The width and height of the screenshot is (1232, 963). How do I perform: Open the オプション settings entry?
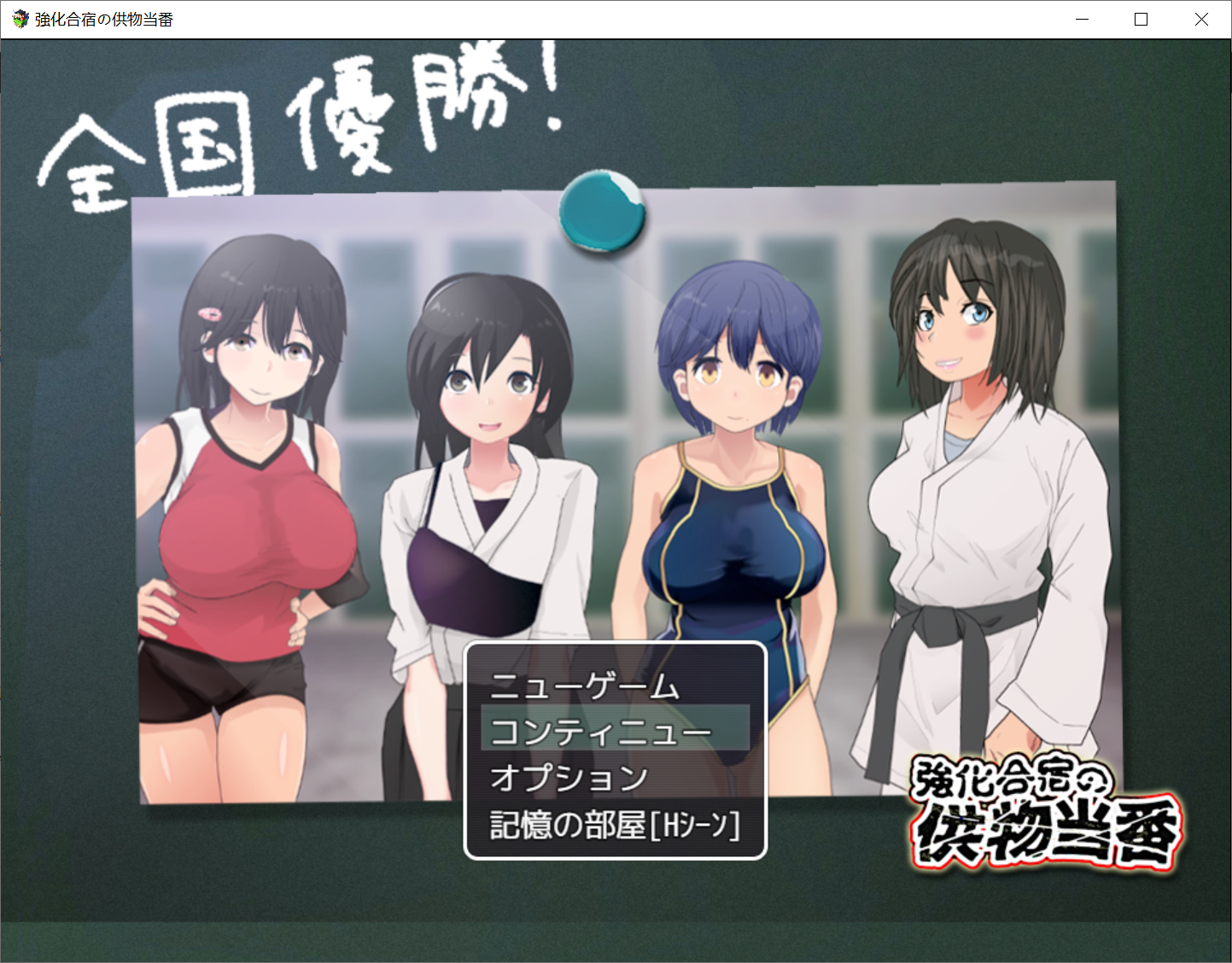pyautogui.click(x=569, y=778)
